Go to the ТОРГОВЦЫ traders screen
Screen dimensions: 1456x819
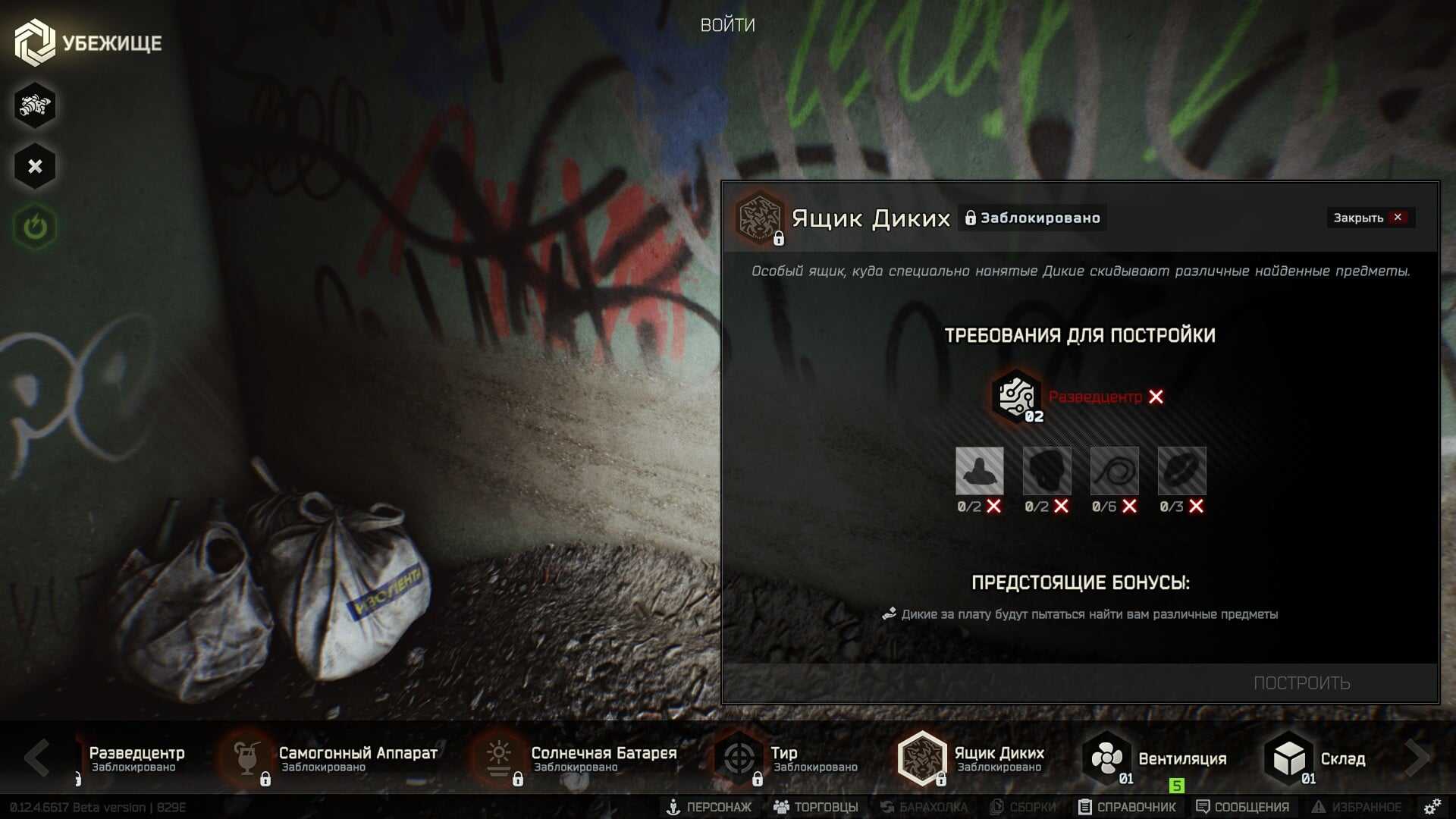pos(816,807)
